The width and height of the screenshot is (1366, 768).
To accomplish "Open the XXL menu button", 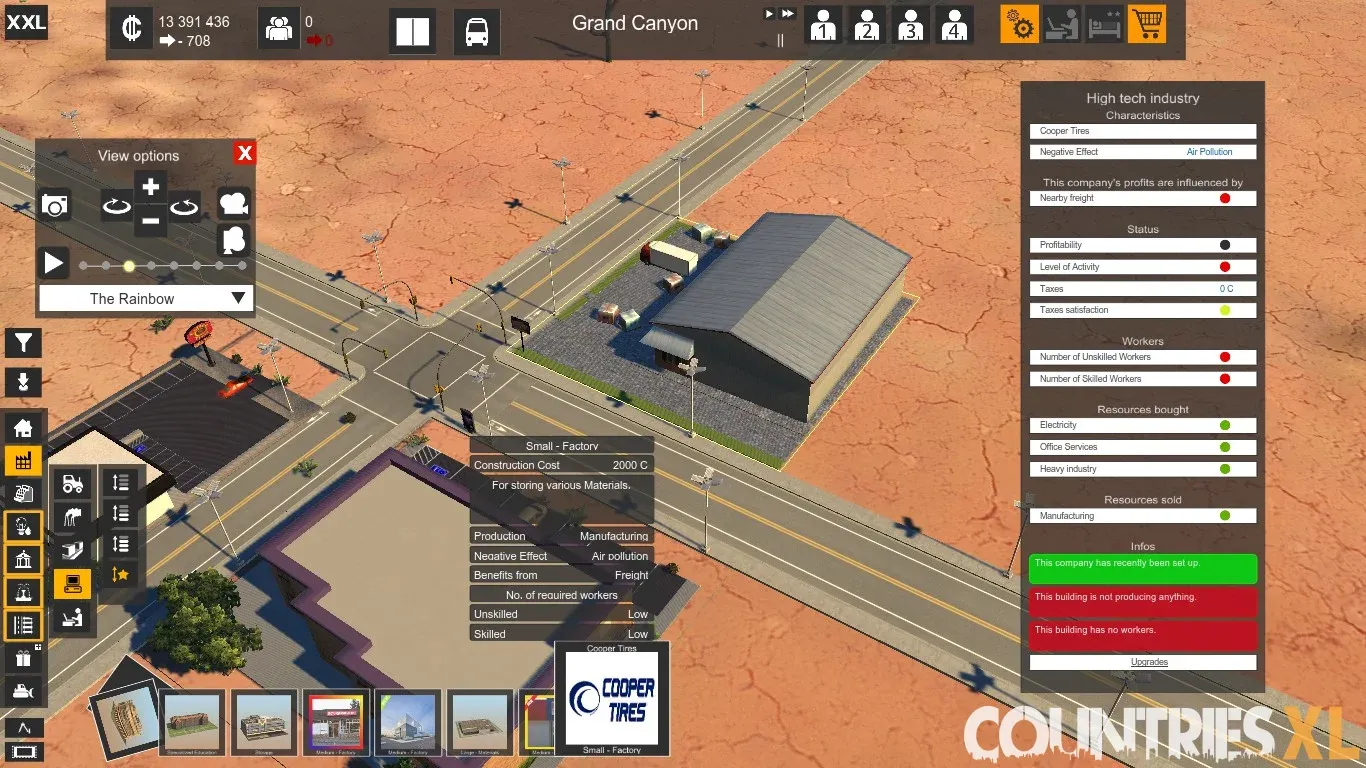I will tap(26, 22).
